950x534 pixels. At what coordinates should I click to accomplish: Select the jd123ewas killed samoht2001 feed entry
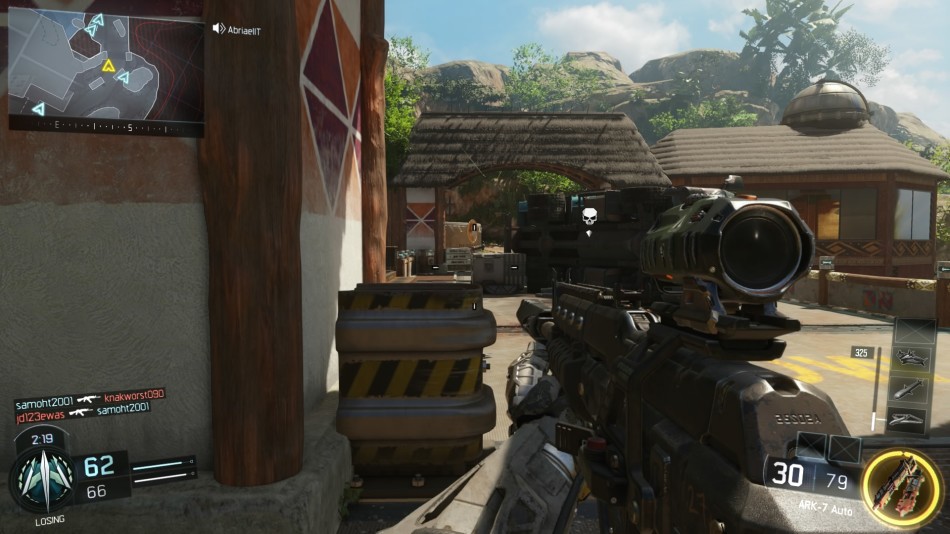[x=82, y=409]
